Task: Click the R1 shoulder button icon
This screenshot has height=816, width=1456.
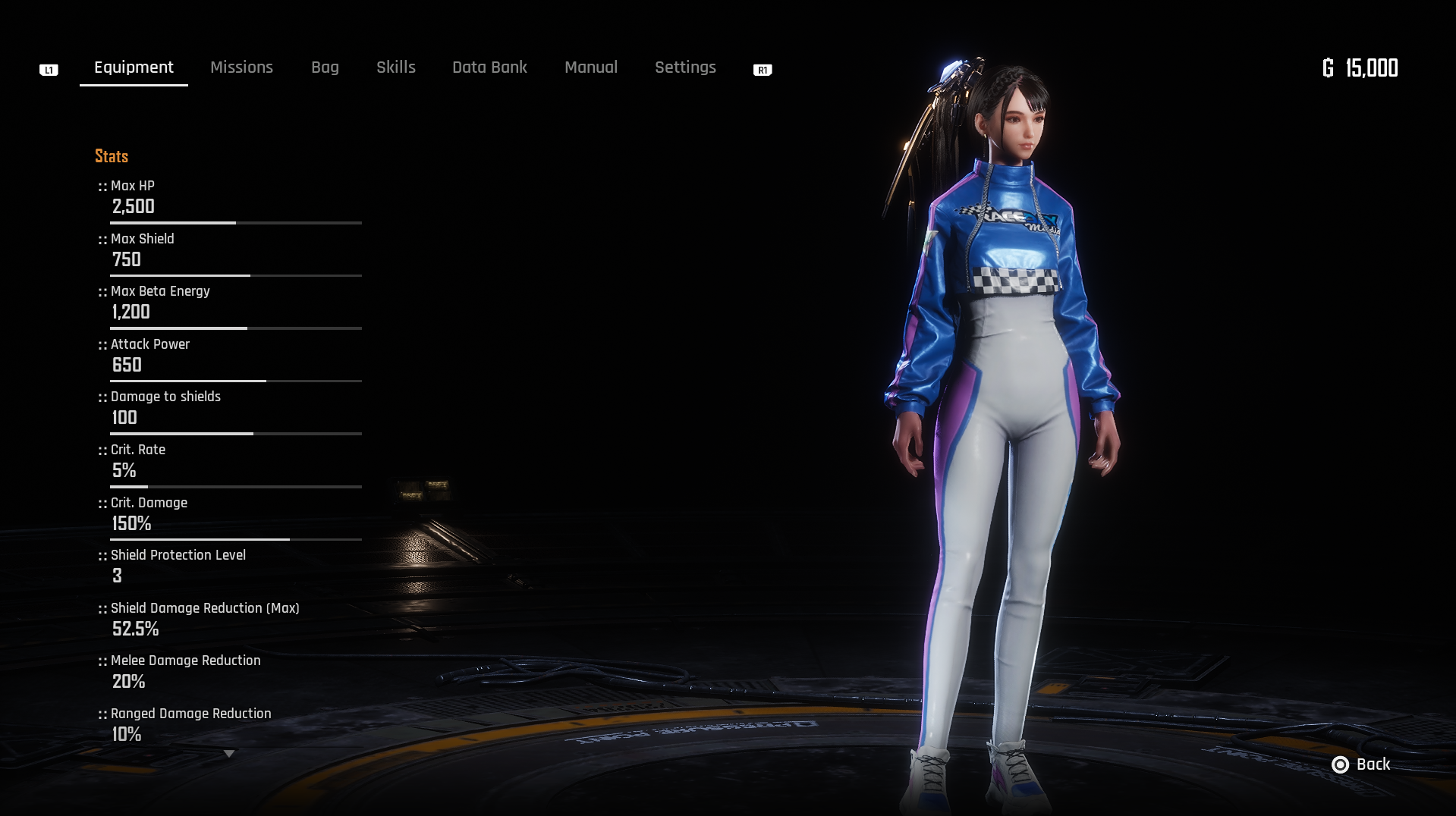Action: pyautogui.click(x=763, y=70)
